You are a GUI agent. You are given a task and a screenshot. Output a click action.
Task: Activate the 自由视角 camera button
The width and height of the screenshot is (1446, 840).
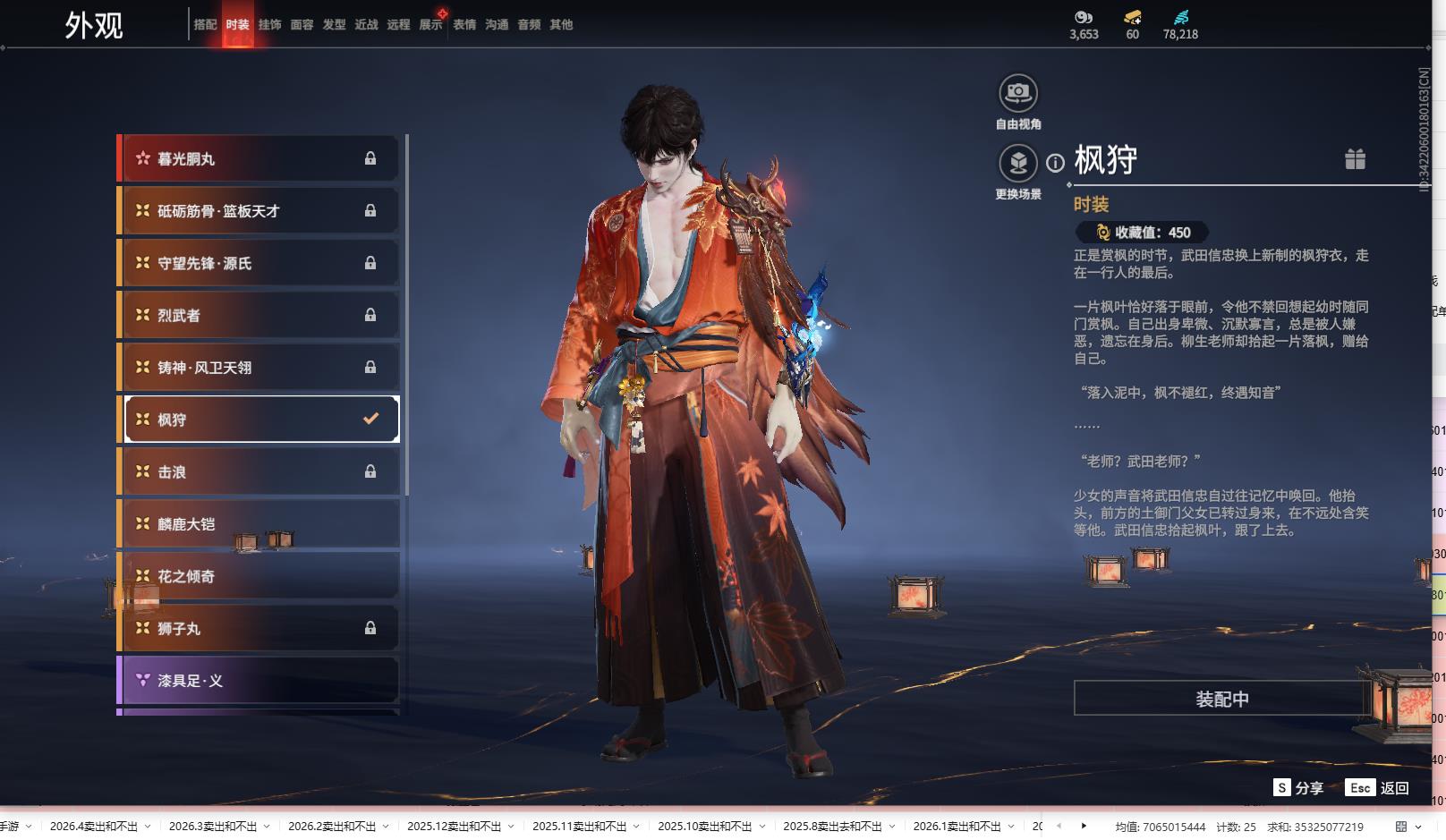point(1017,93)
